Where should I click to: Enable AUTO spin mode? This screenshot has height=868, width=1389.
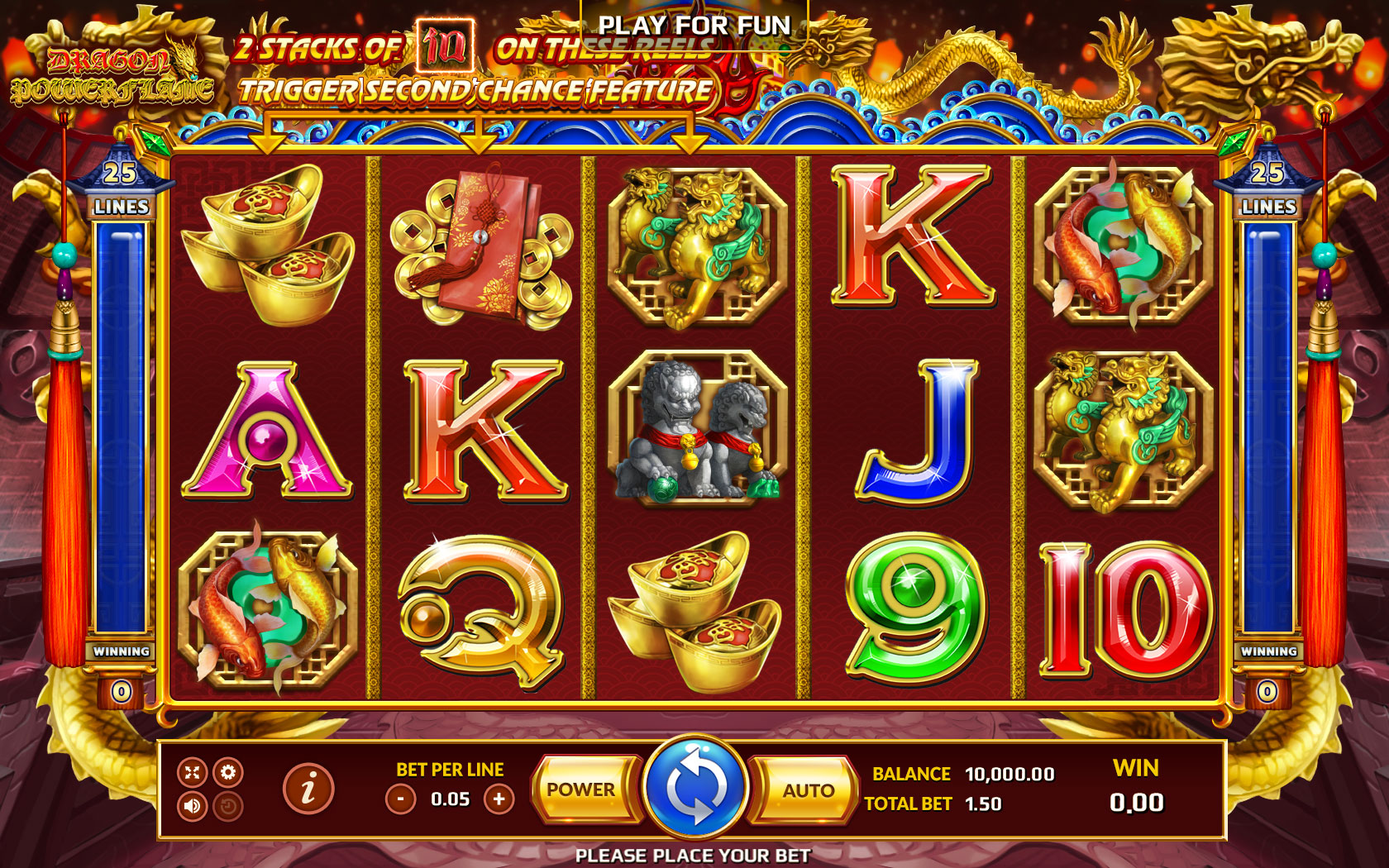point(809,789)
